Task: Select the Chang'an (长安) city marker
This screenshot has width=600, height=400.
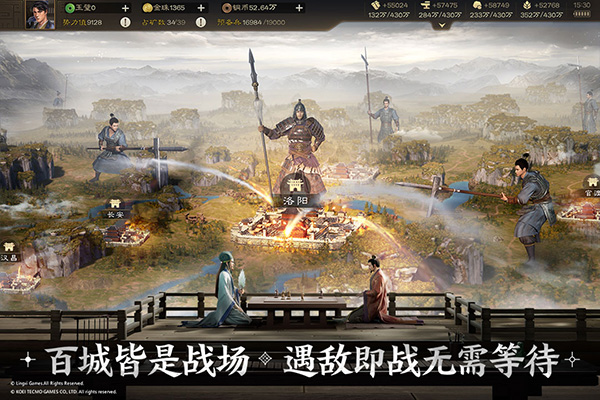Action: tap(113, 213)
